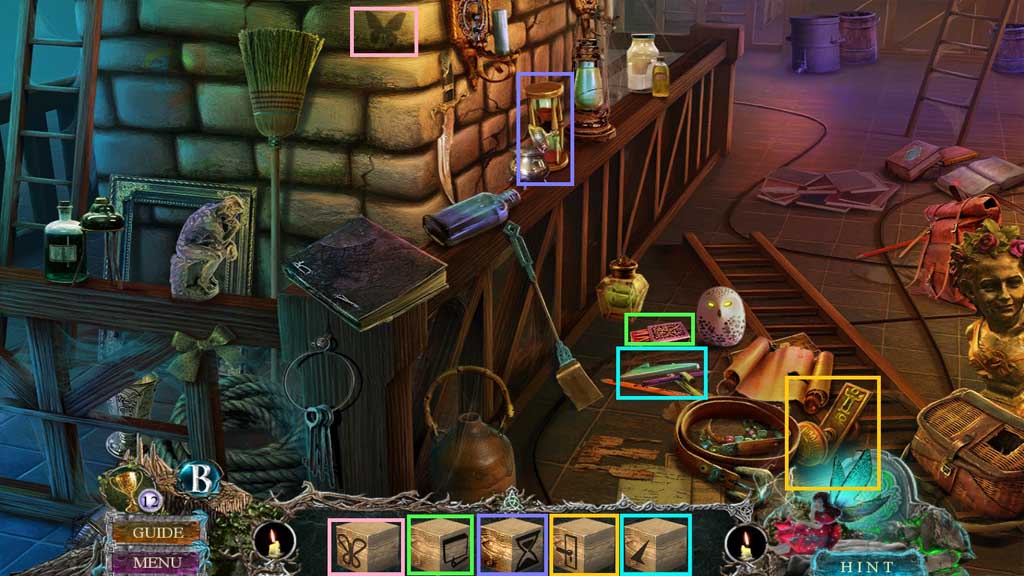The height and width of the screenshot is (576, 1024).
Task: Pick the key-shaped silhouette block
Action: point(584,546)
